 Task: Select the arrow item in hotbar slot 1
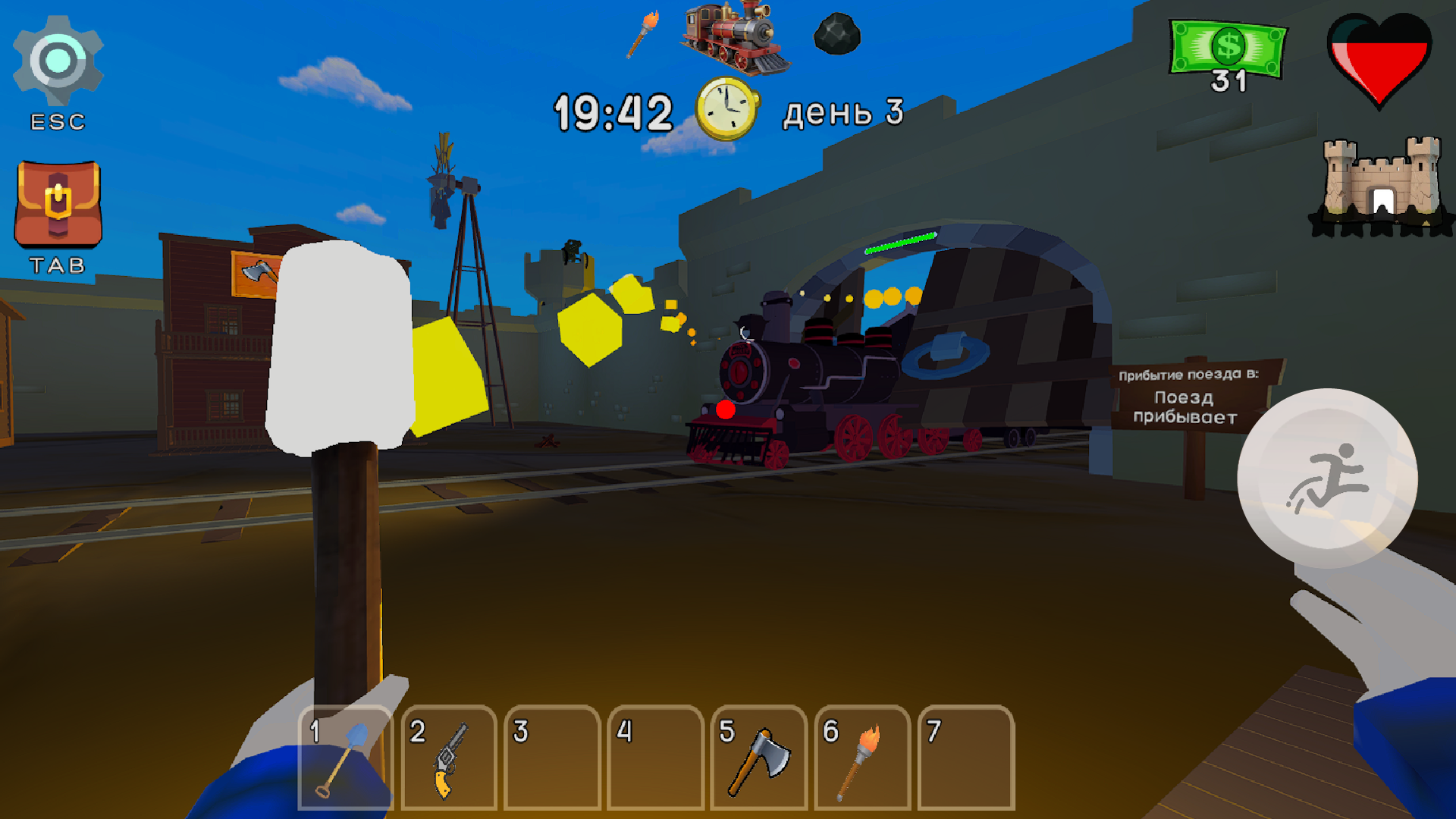[x=343, y=758]
